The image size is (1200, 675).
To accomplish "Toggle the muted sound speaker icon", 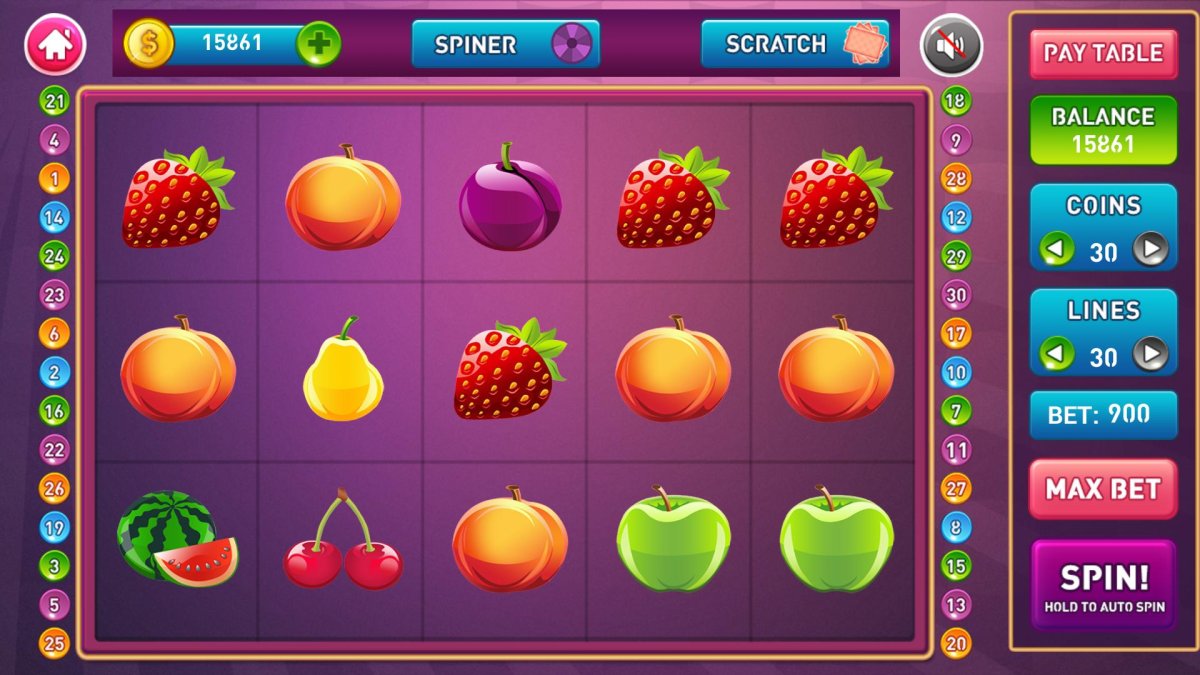I will pos(951,45).
